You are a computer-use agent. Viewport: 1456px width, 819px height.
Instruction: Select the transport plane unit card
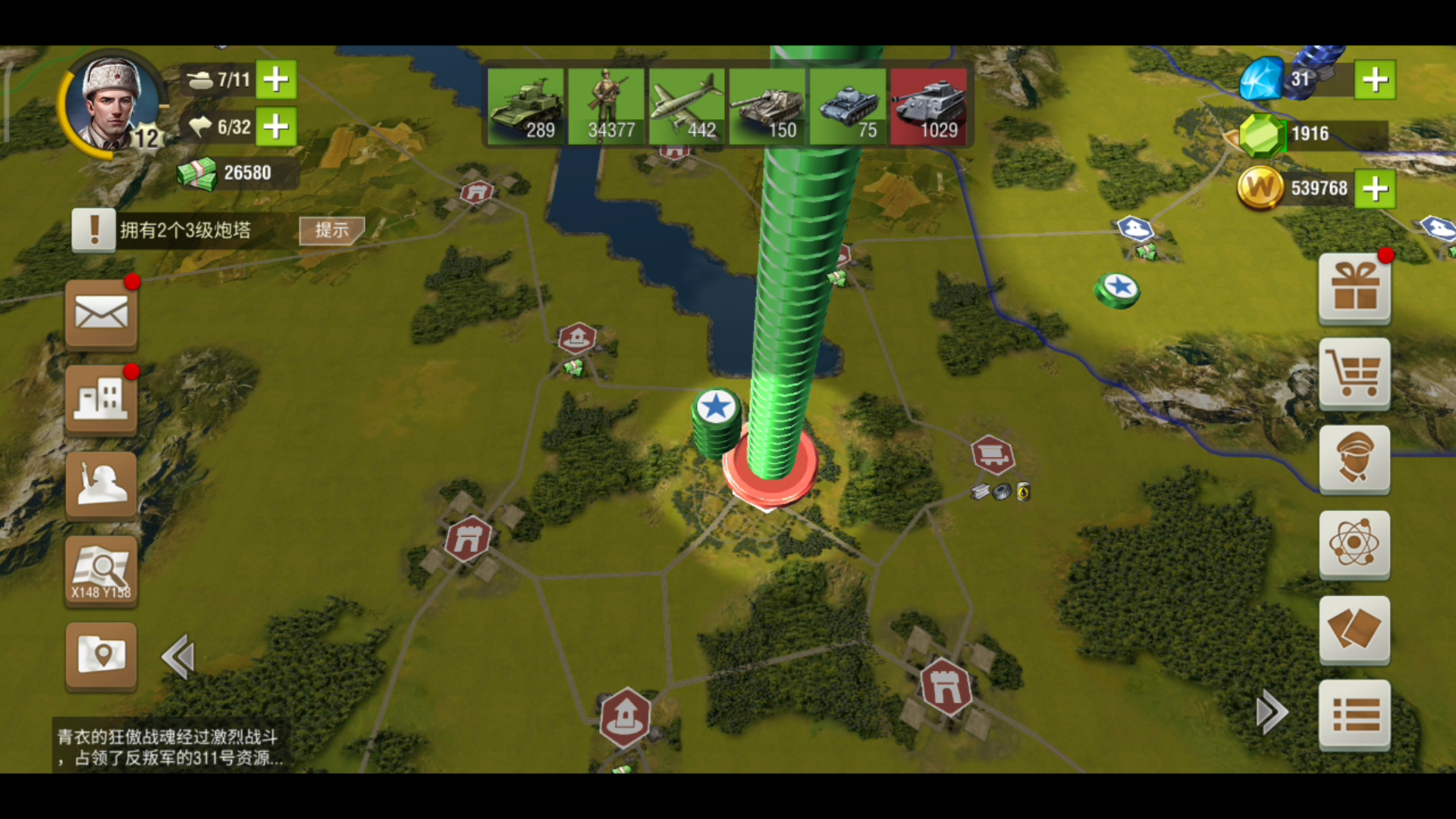pos(687,105)
